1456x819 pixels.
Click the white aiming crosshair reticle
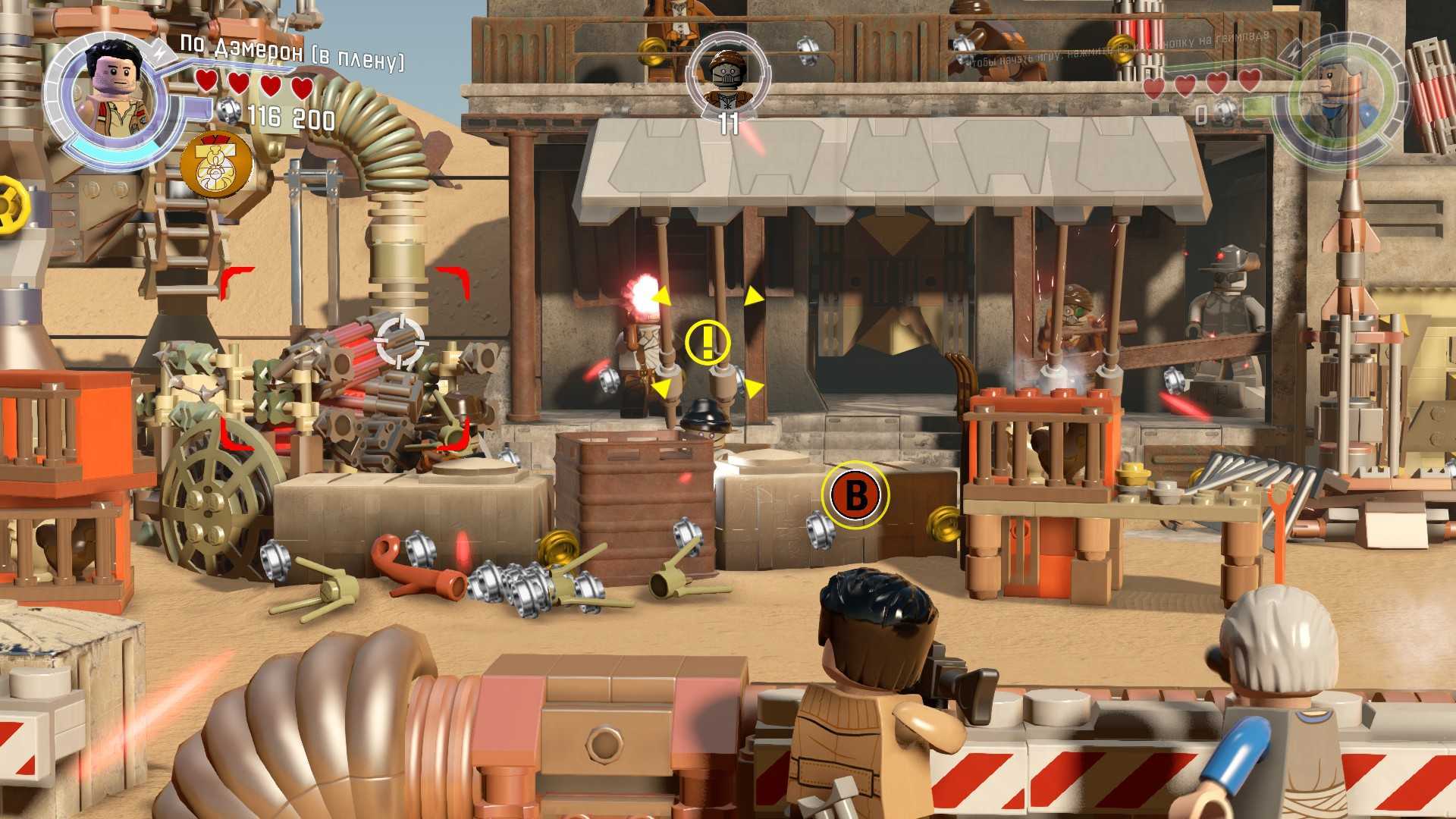400,341
